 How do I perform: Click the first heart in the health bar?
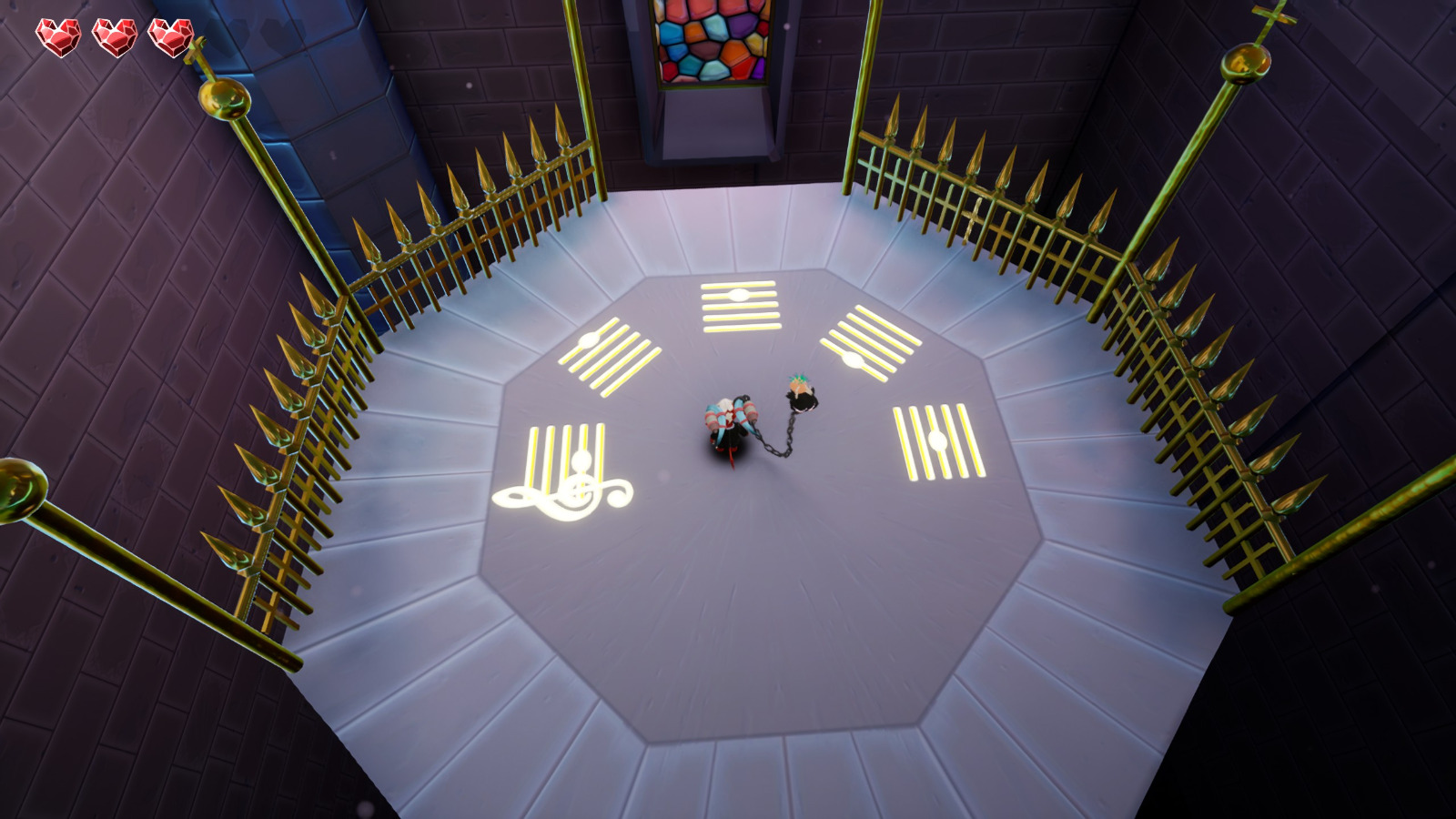click(x=56, y=35)
